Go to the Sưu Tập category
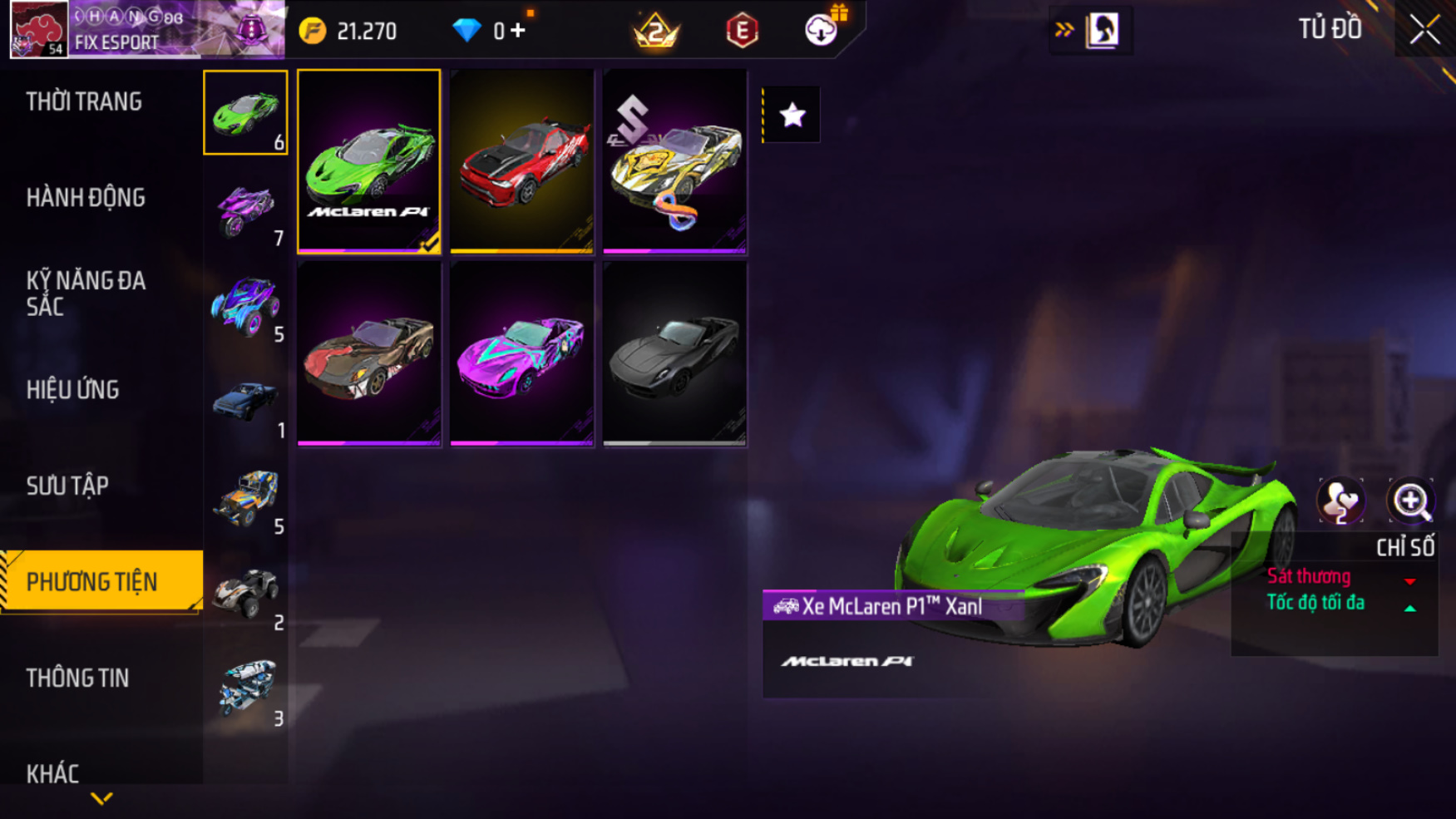The width and height of the screenshot is (1456, 819). pos(67,486)
